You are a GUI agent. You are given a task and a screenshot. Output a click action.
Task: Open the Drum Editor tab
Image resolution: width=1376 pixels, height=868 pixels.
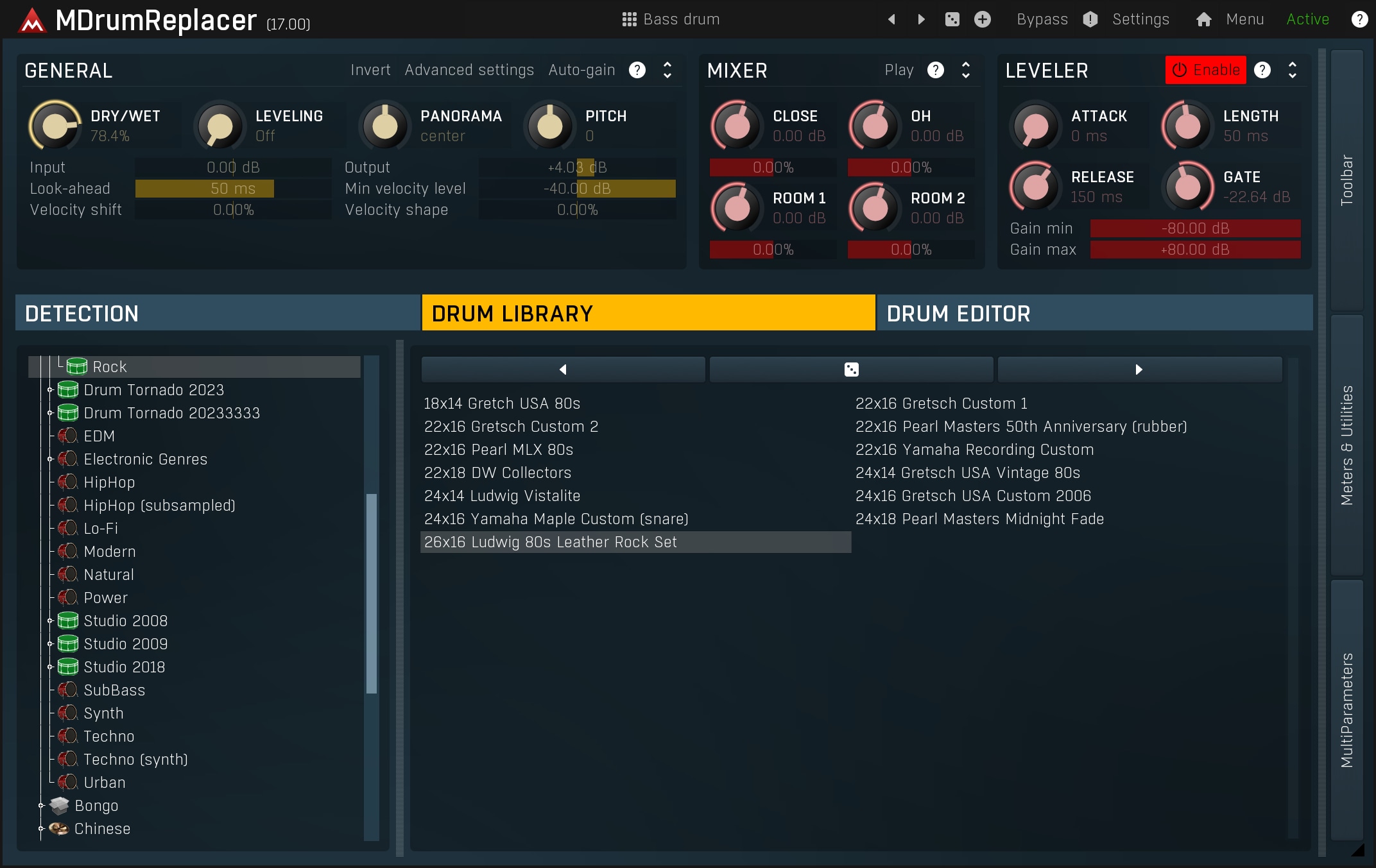point(1094,313)
